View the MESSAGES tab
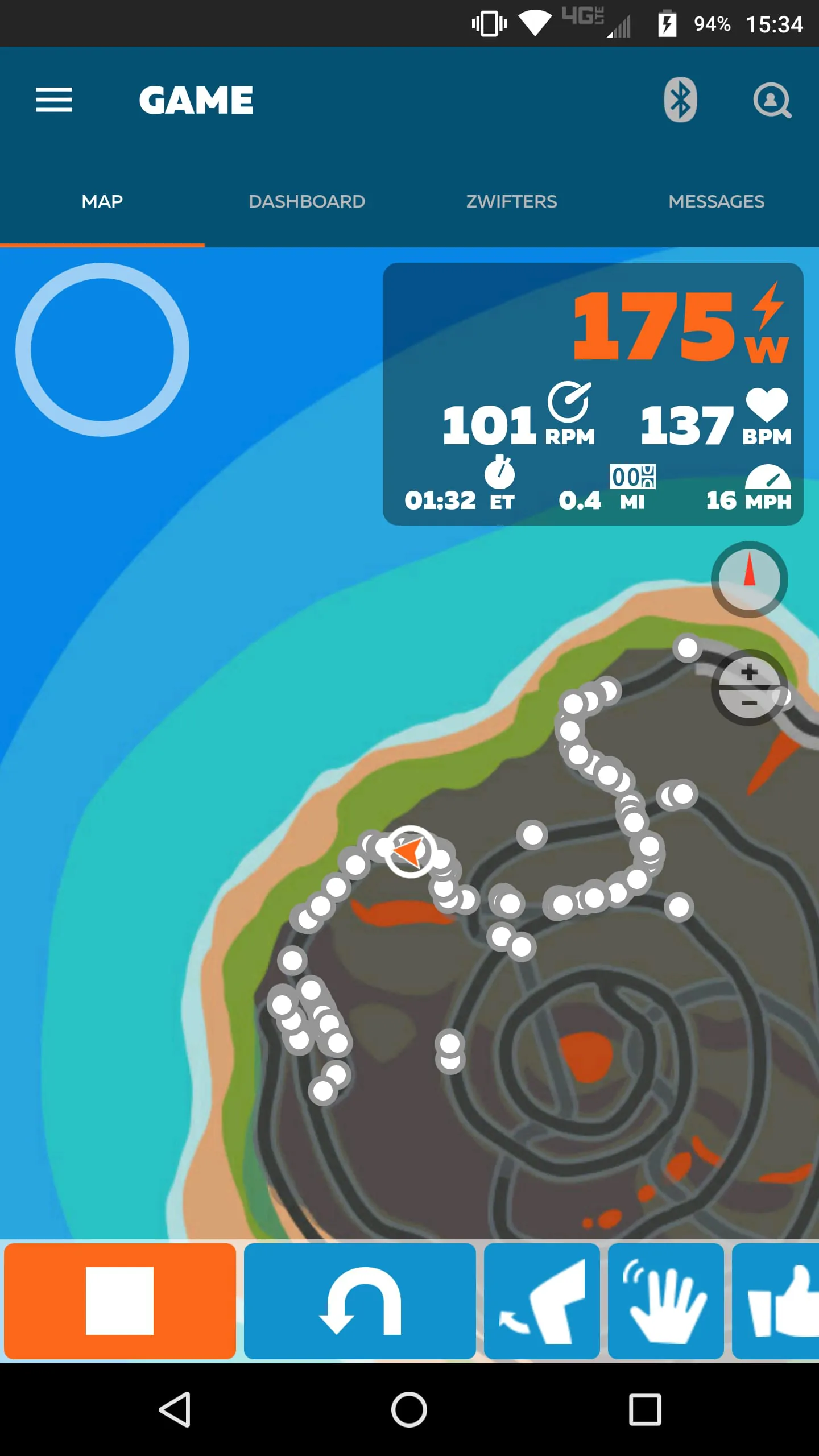Screen dimensions: 819x1456 coord(716,201)
